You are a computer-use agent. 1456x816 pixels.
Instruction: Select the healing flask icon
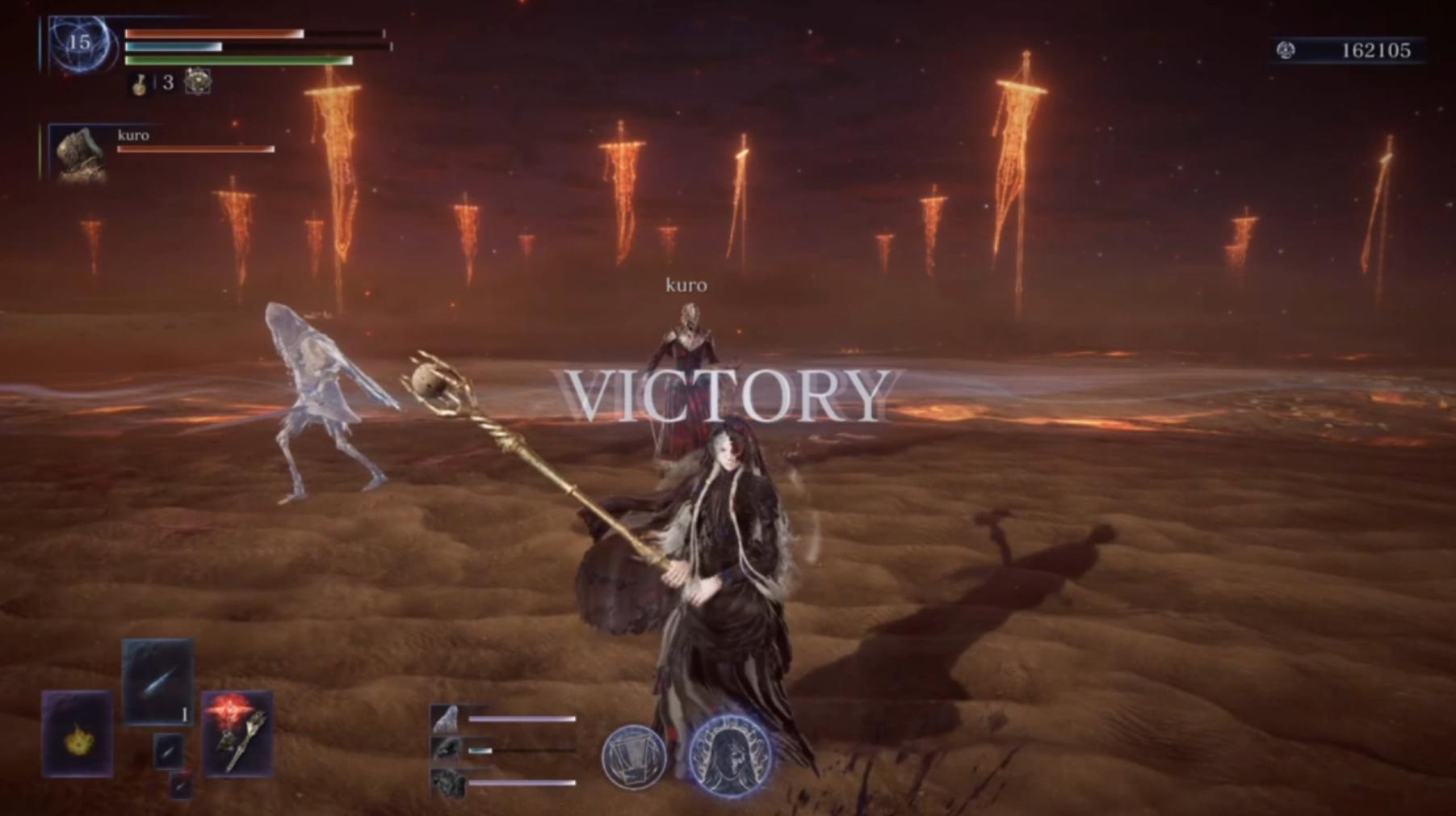[x=140, y=84]
